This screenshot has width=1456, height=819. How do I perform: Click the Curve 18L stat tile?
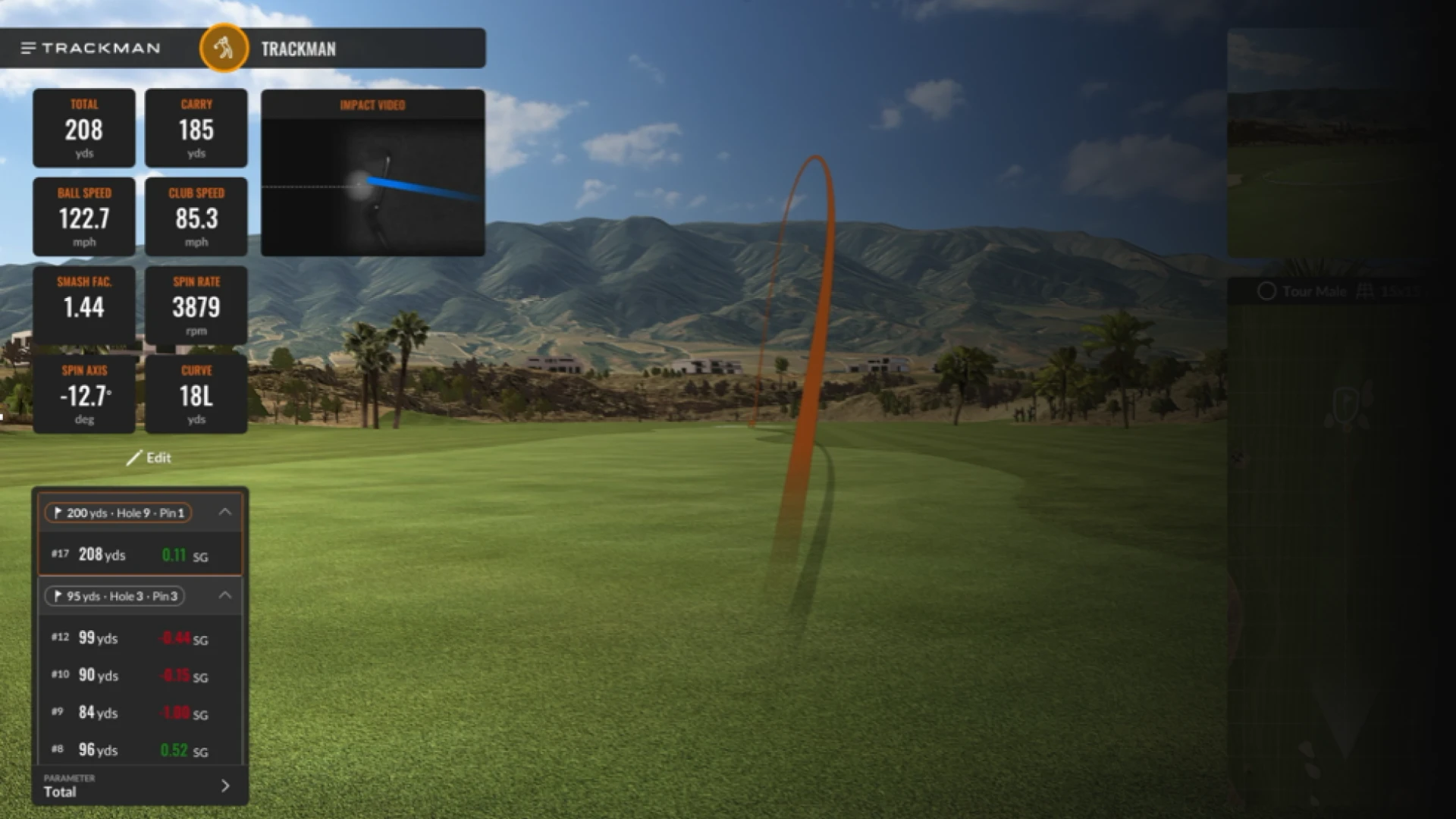point(196,394)
